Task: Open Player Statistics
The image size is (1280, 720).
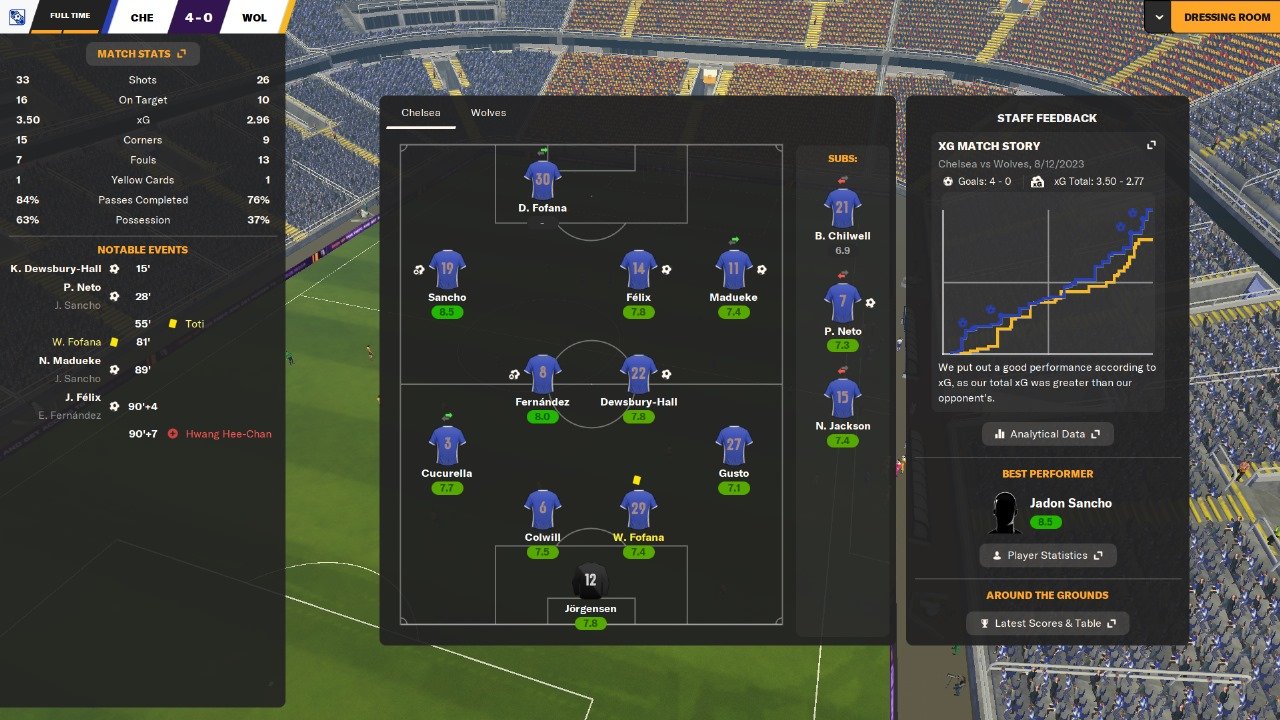Action: click(x=1047, y=555)
